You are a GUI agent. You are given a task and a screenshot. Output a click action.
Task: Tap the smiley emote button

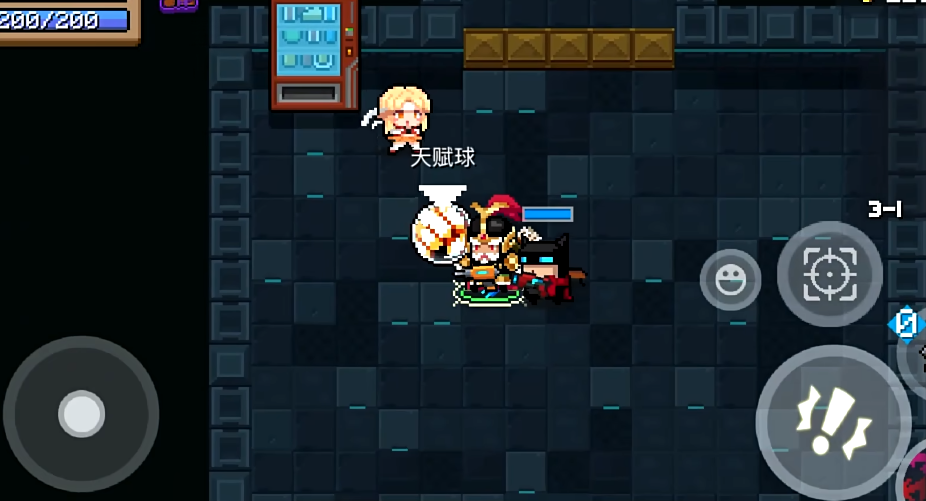730,279
